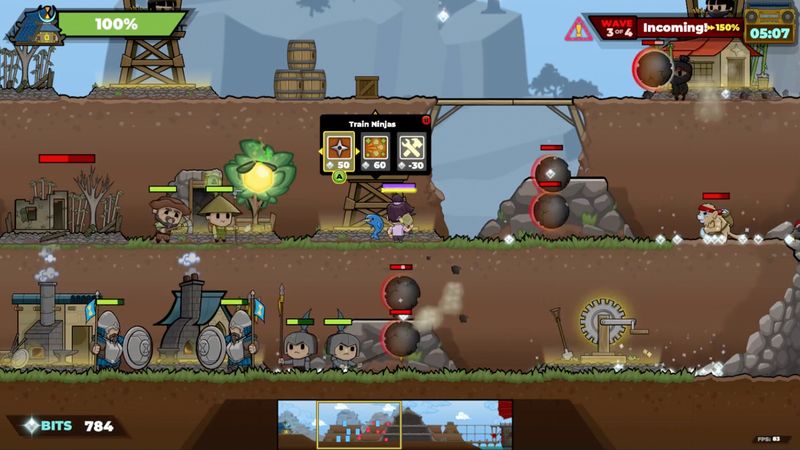Close the Train Ninjas popup
The width and height of the screenshot is (800, 450).
[426, 120]
